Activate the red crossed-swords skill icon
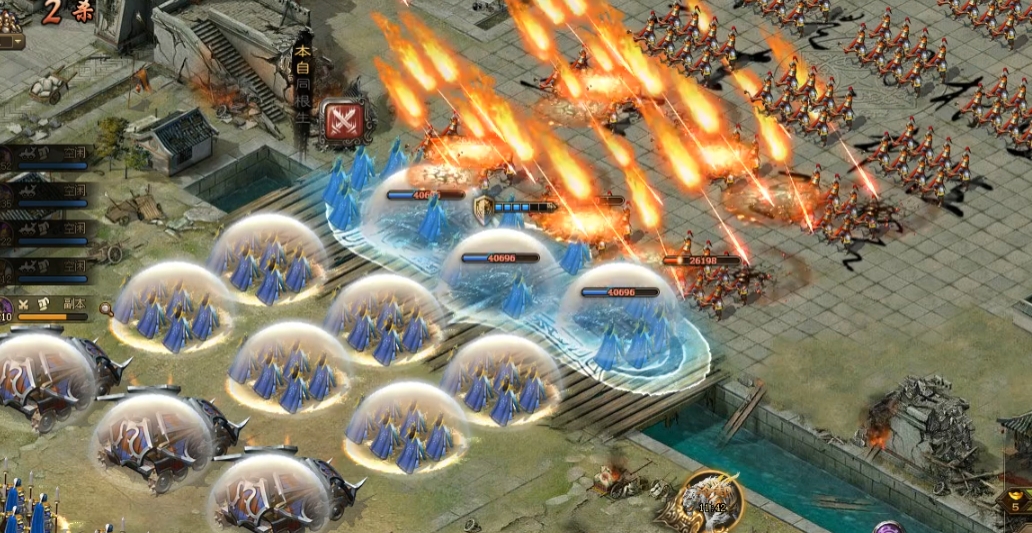This screenshot has width=1032, height=533. tap(343, 121)
